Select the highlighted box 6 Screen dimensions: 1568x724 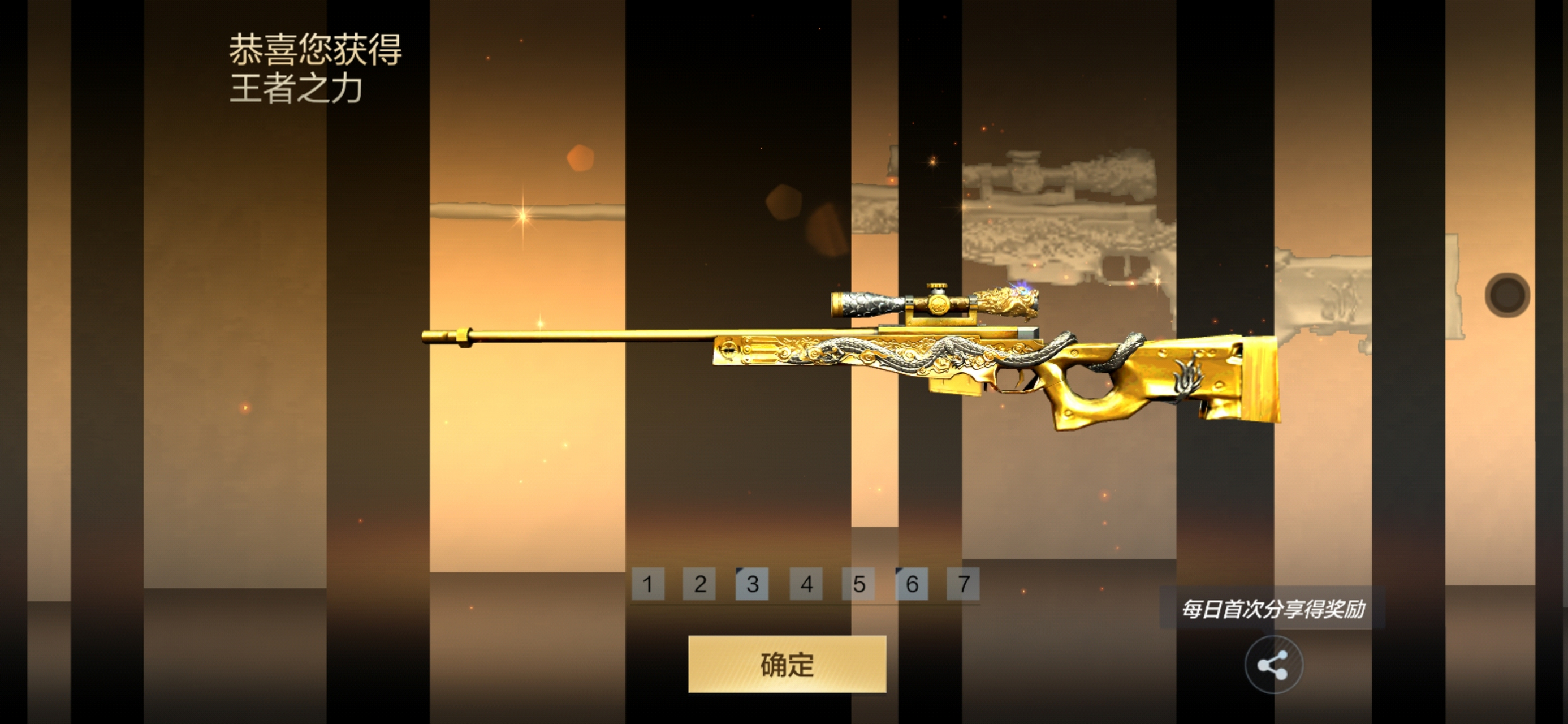click(x=911, y=584)
